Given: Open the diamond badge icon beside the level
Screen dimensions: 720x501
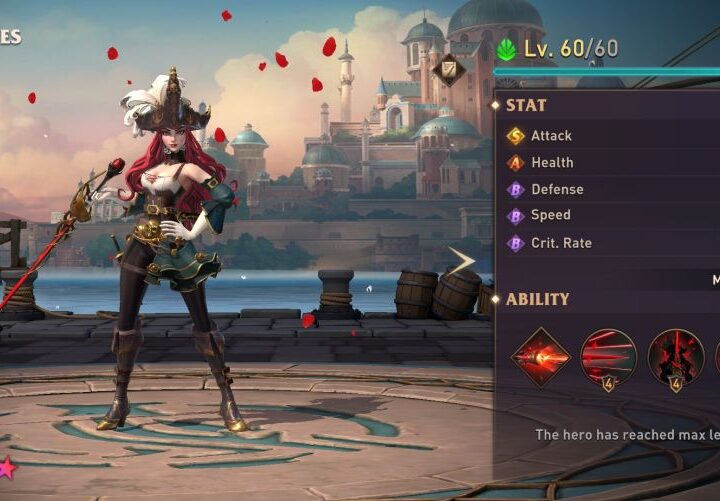Looking at the screenshot, I should [448, 68].
